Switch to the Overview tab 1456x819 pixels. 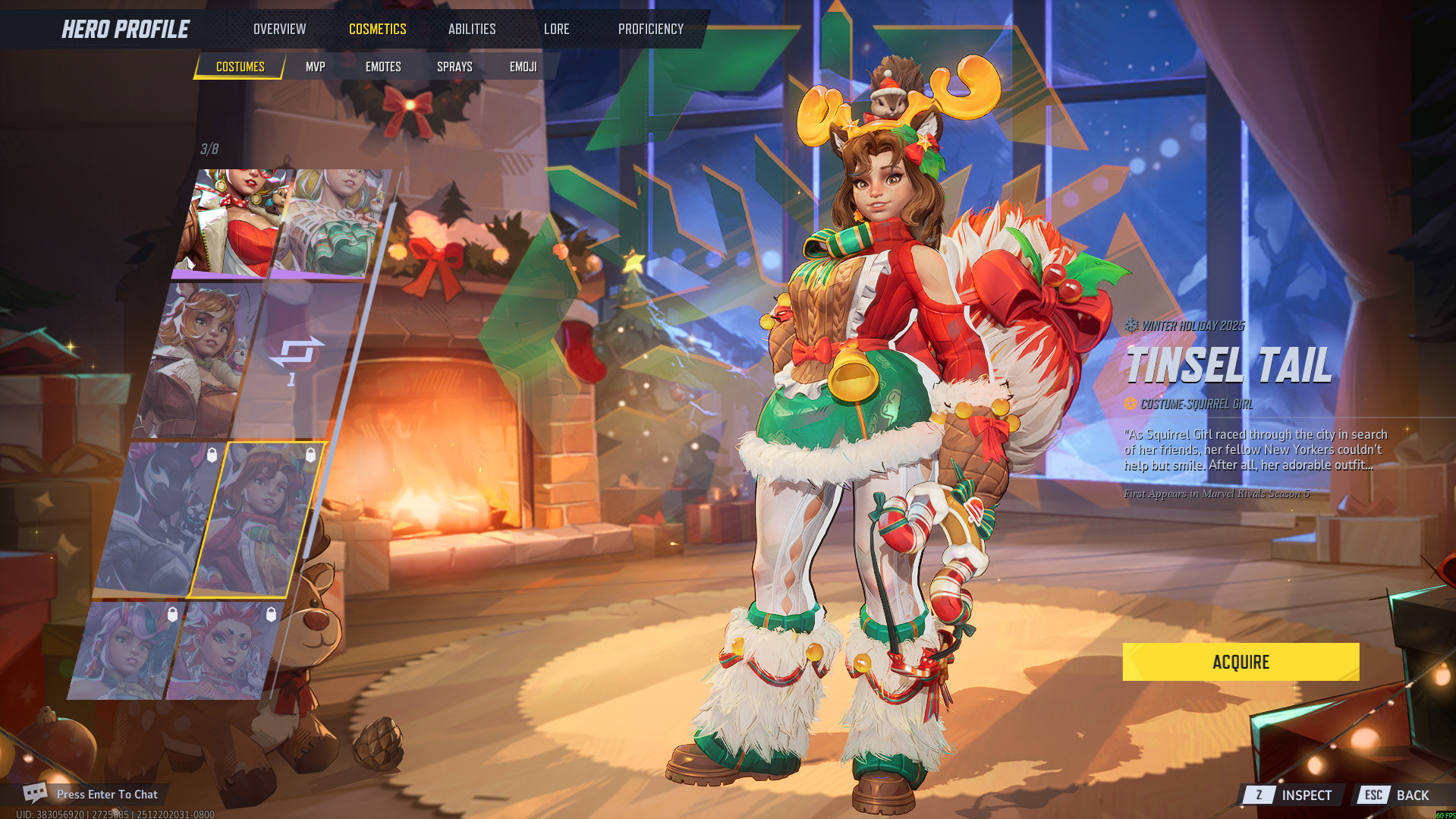coord(279,29)
